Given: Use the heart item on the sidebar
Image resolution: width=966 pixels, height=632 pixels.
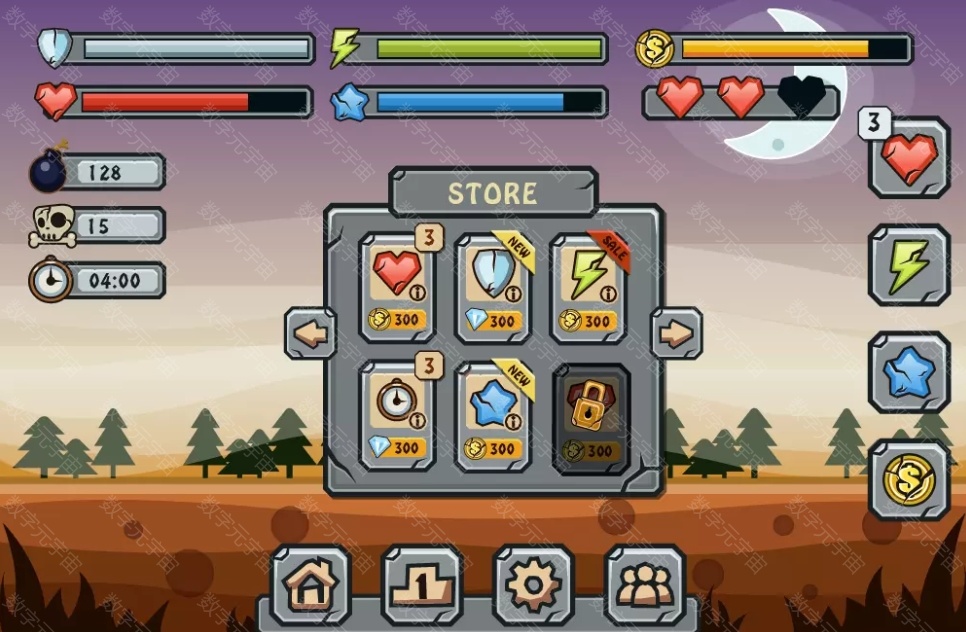Looking at the screenshot, I should [x=909, y=158].
